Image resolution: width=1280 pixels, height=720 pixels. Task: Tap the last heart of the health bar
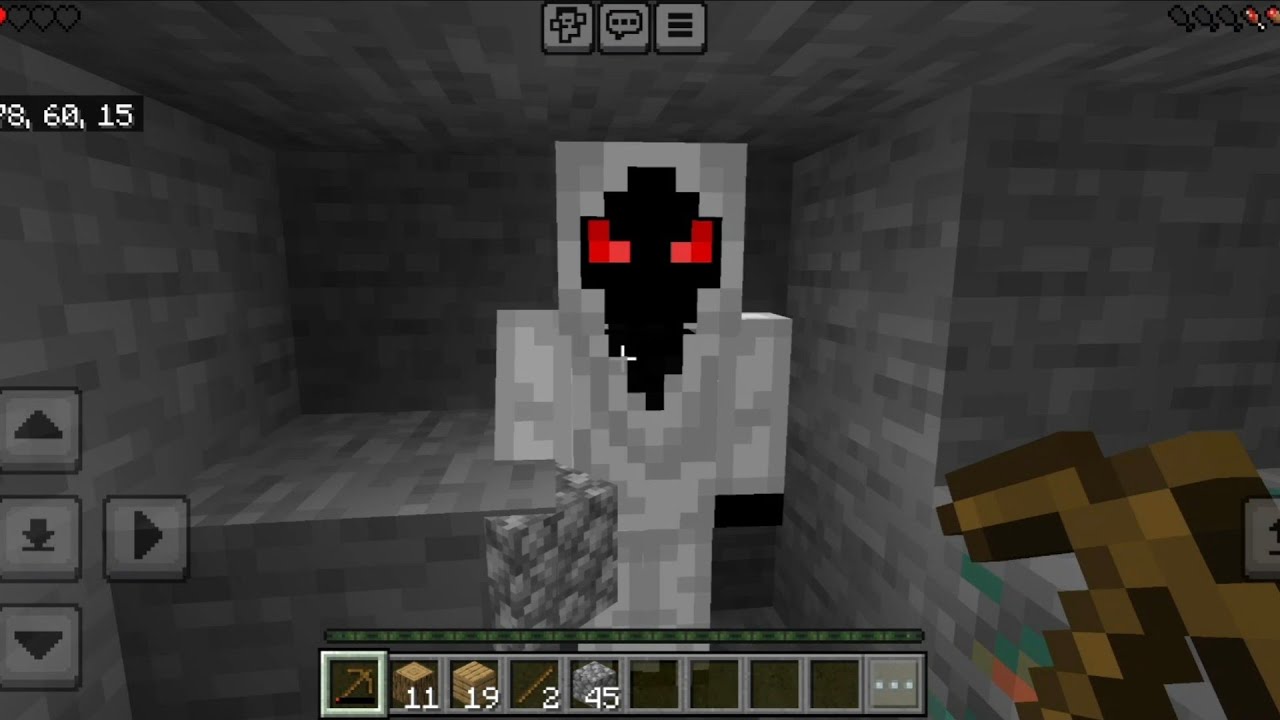click(68, 14)
